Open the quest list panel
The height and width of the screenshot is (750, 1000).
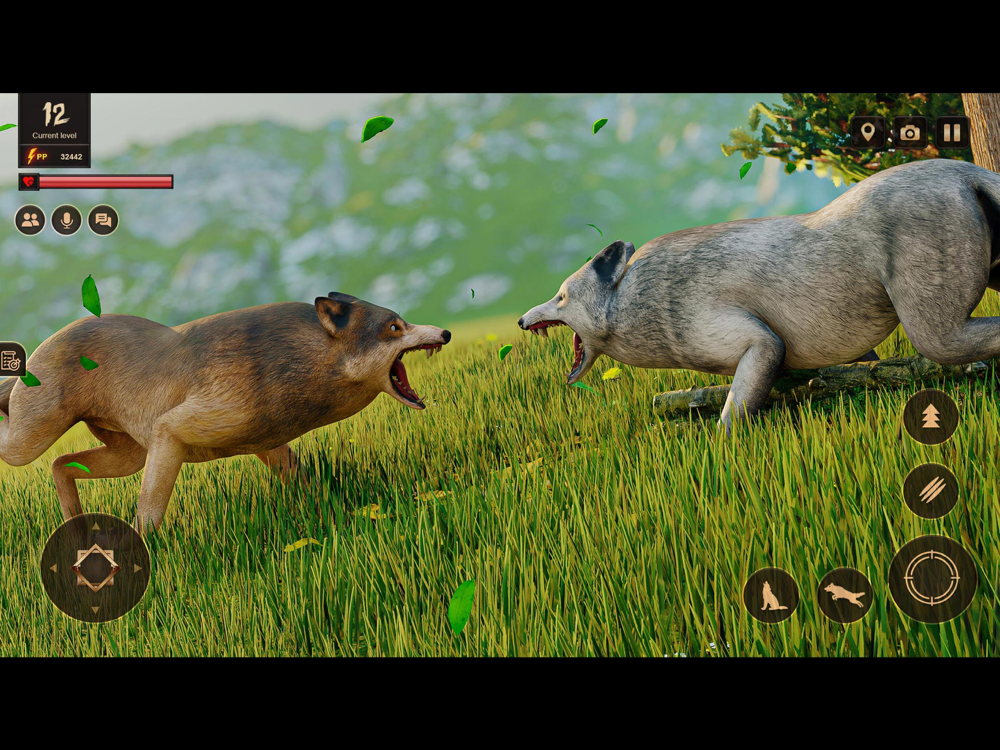point(11,360)
